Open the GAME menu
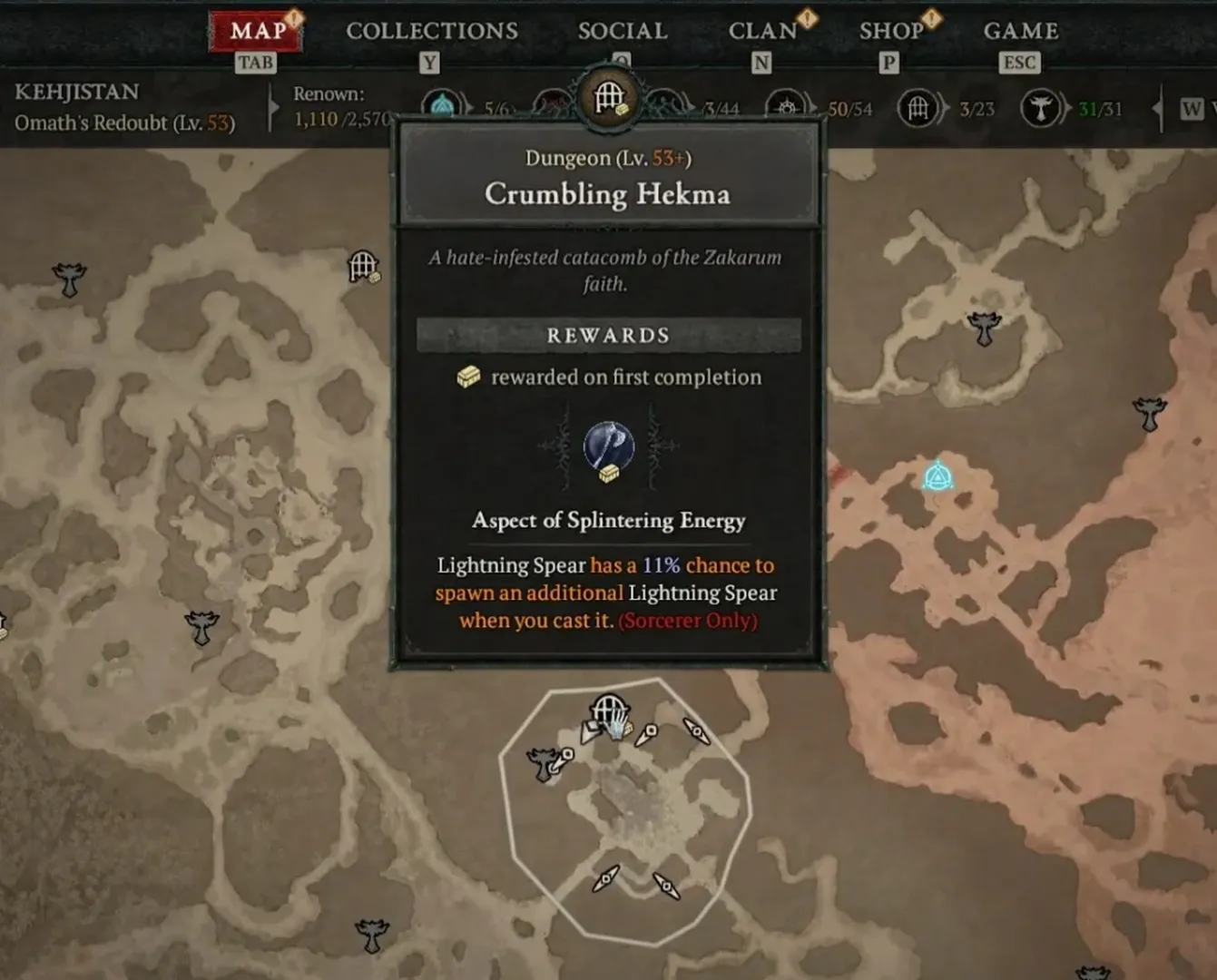1217x980 pixels. tap(1020, 30)
